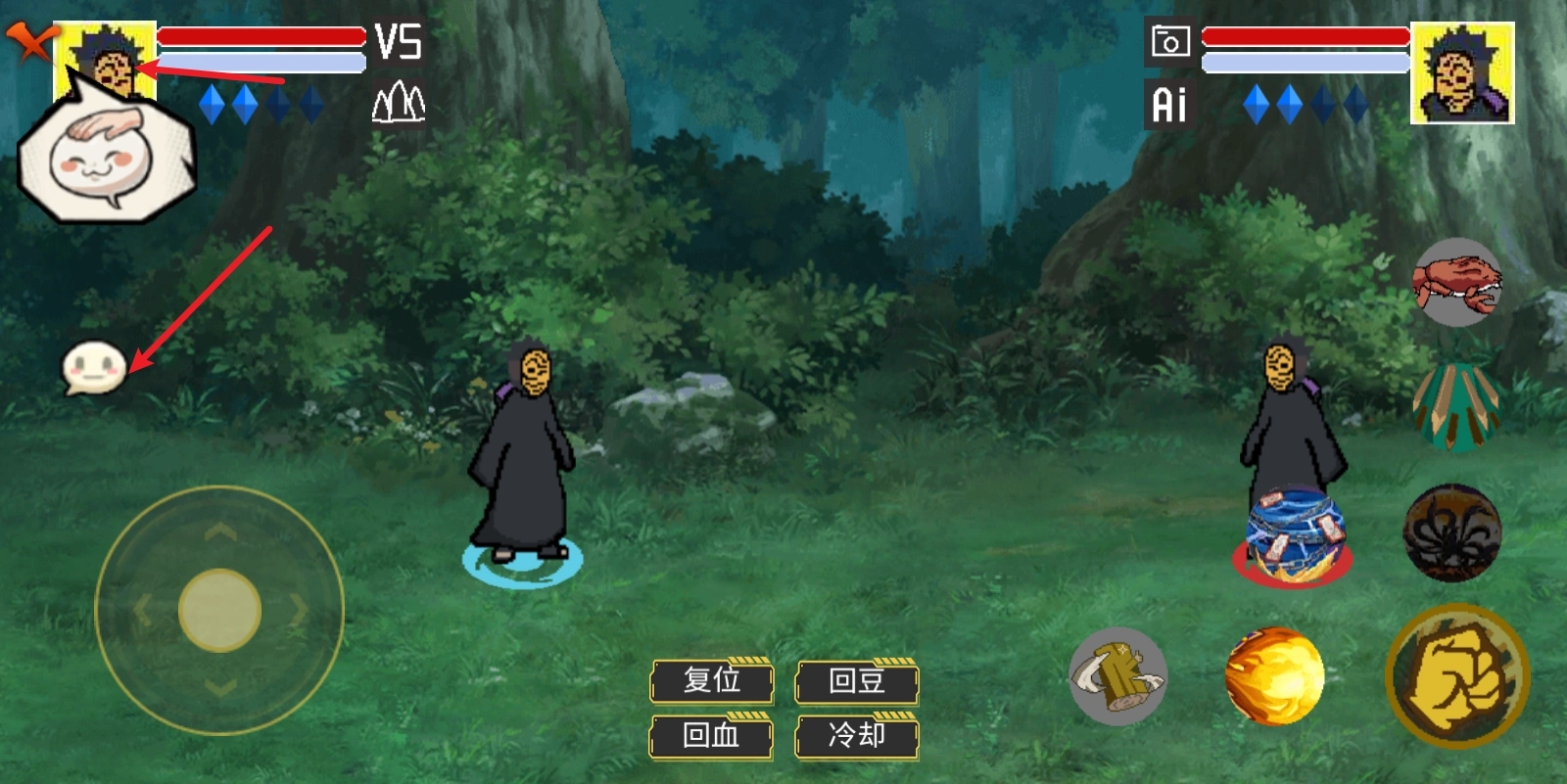1567x784 pixels.
Task: Open the emoji chat bubble
Action: 94,369
